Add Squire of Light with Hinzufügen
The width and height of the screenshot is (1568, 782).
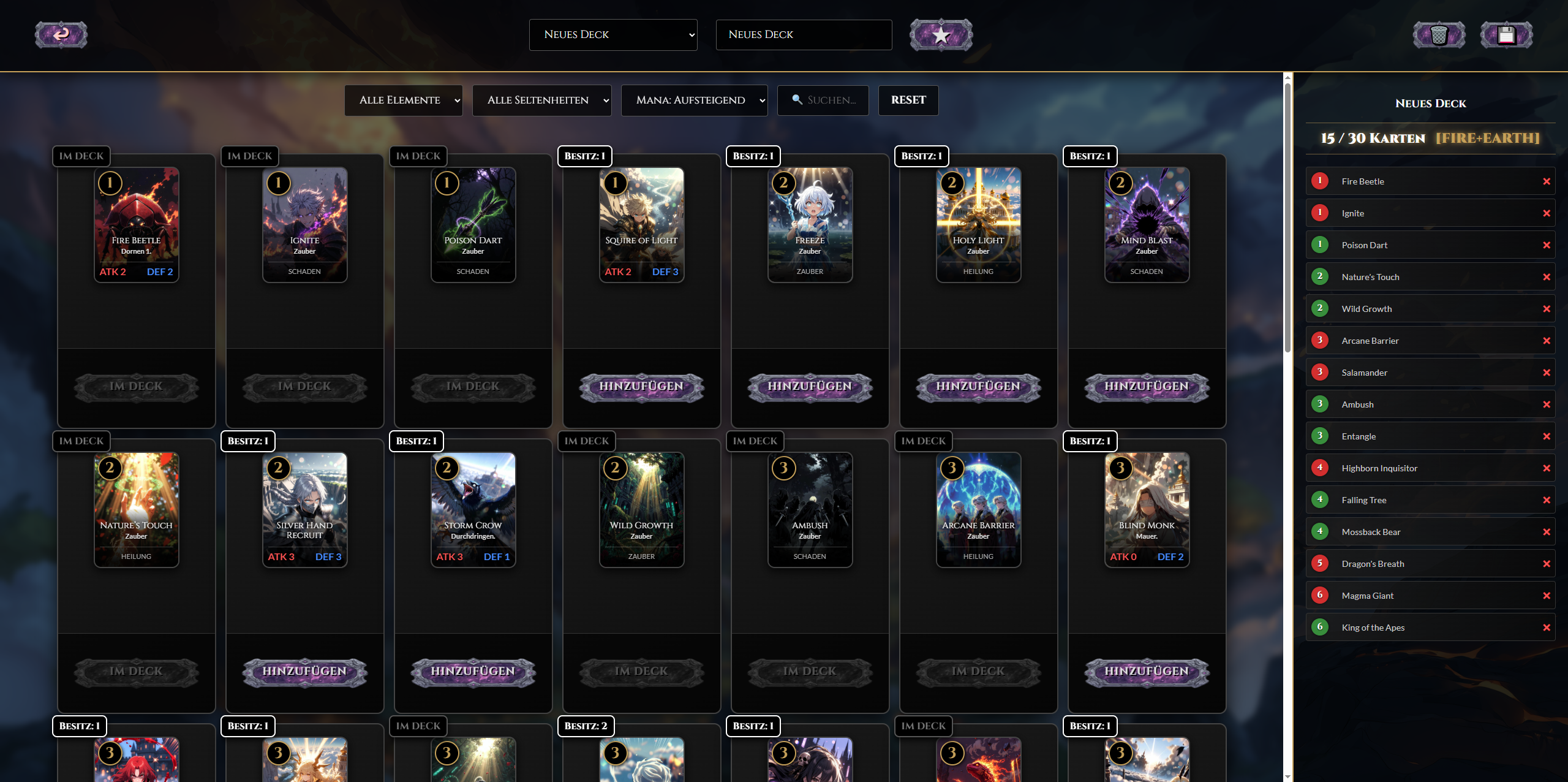click(641, 387)
